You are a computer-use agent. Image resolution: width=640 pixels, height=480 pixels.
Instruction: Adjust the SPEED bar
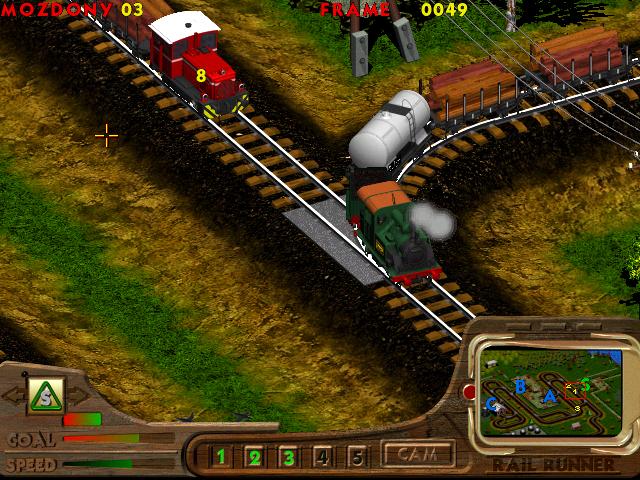click(100, 464)
